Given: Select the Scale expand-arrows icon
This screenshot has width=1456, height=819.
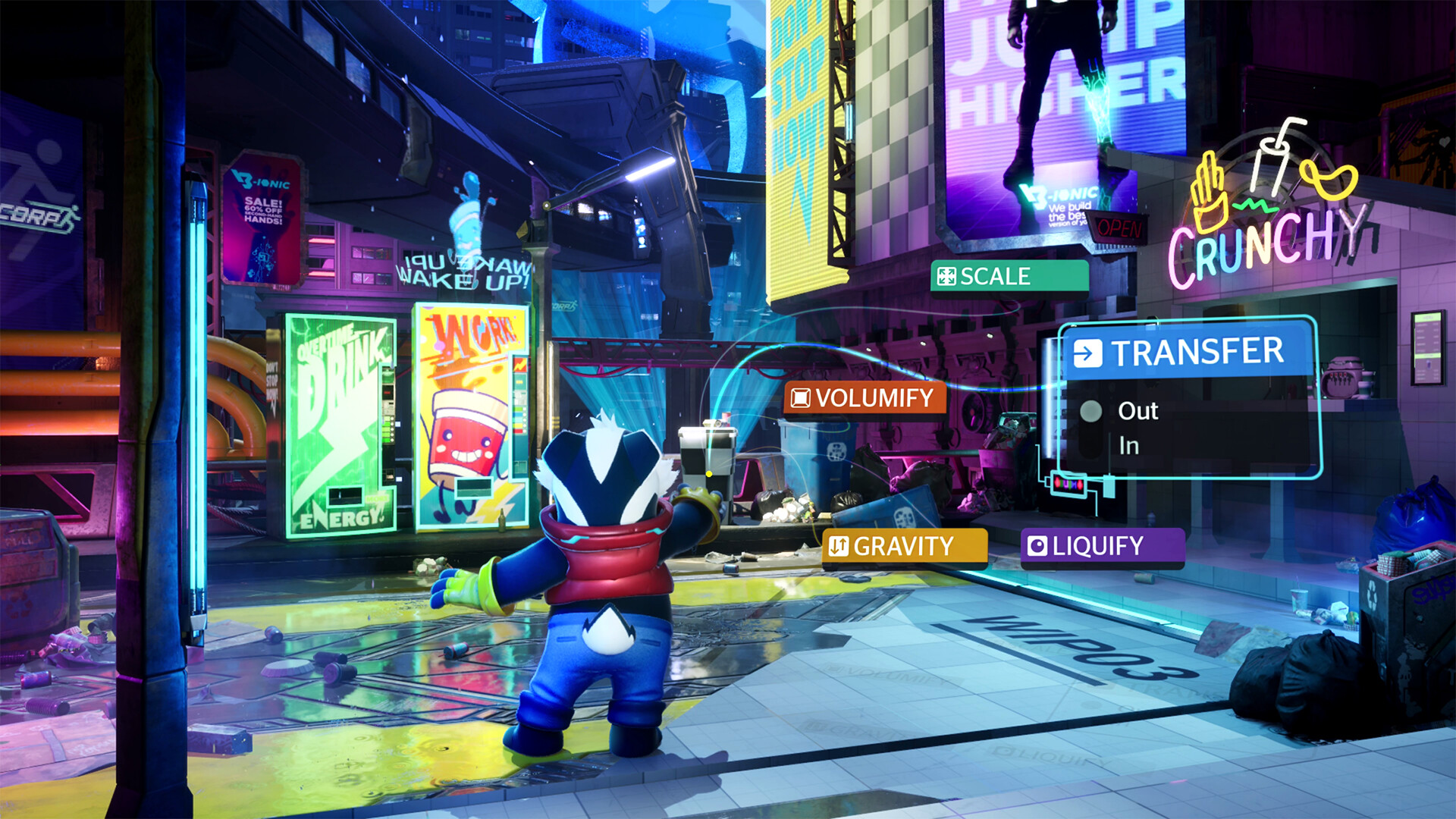Looking at the screenshot, I should pos(946,276).
